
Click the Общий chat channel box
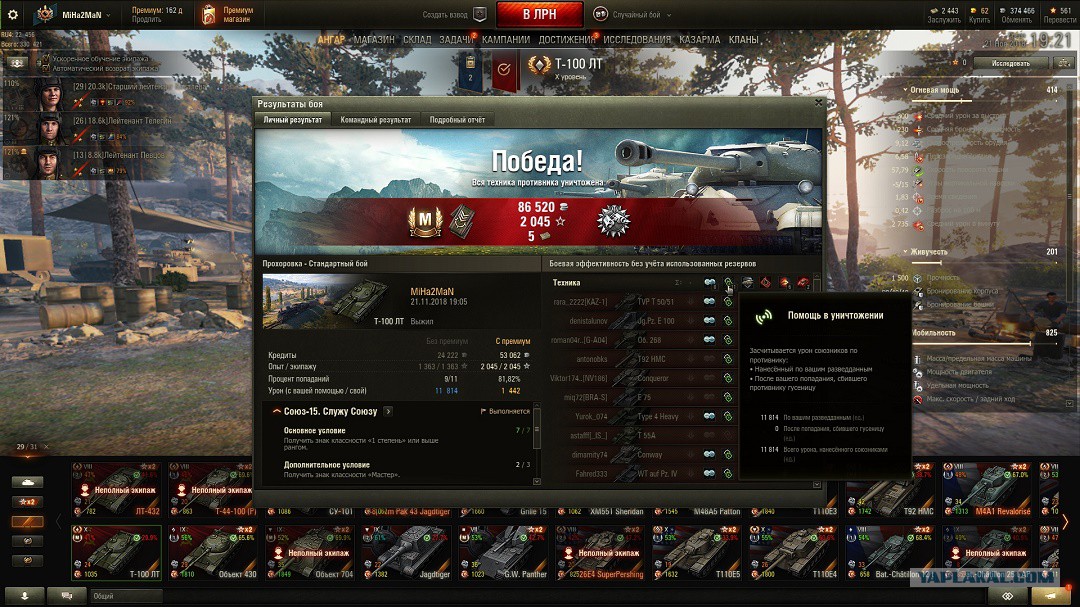tap(125, 595)
